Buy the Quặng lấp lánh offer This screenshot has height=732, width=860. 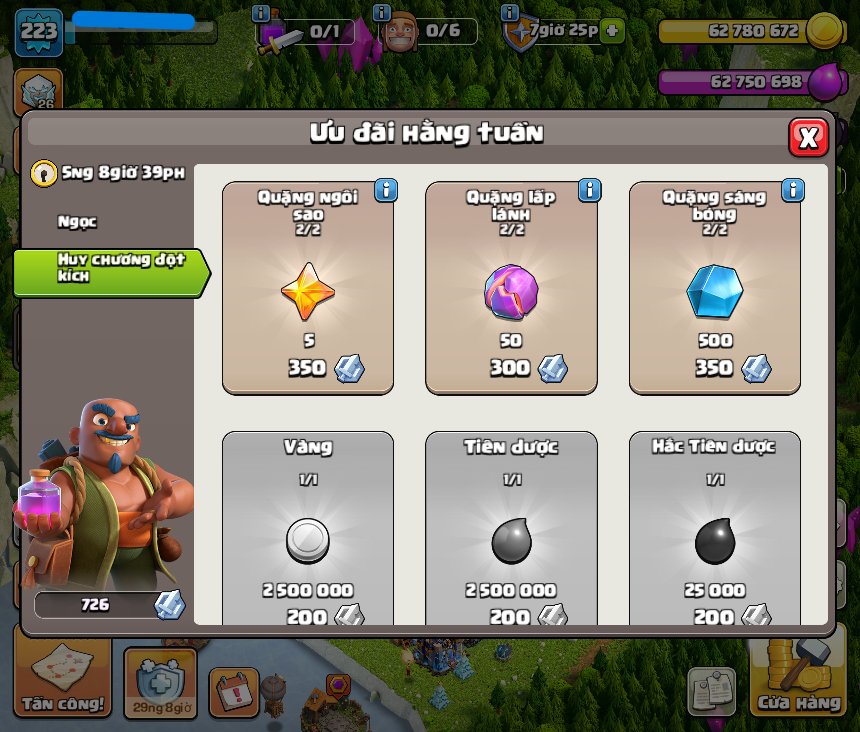[511, 288]
